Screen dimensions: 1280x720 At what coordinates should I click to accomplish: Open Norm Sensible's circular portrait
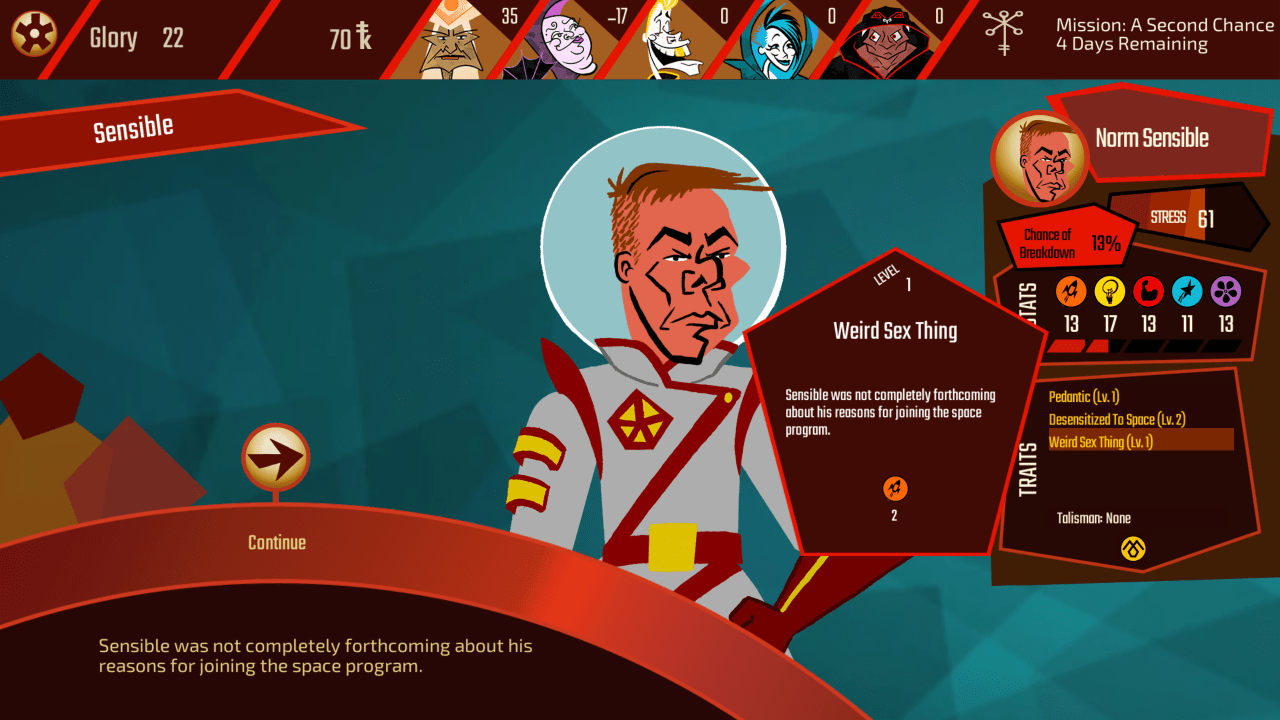[x=1041, y=158]
